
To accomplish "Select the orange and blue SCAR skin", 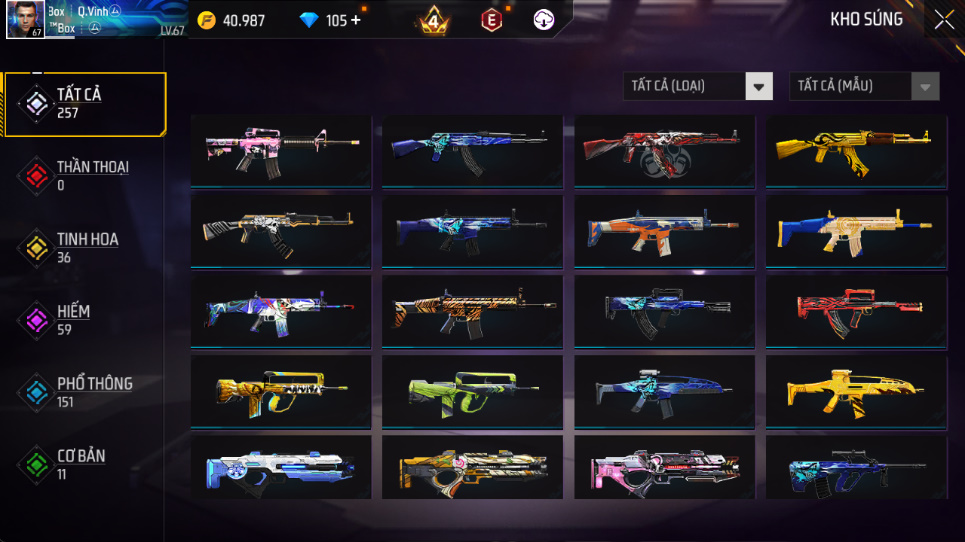I will tap(664, 230).
